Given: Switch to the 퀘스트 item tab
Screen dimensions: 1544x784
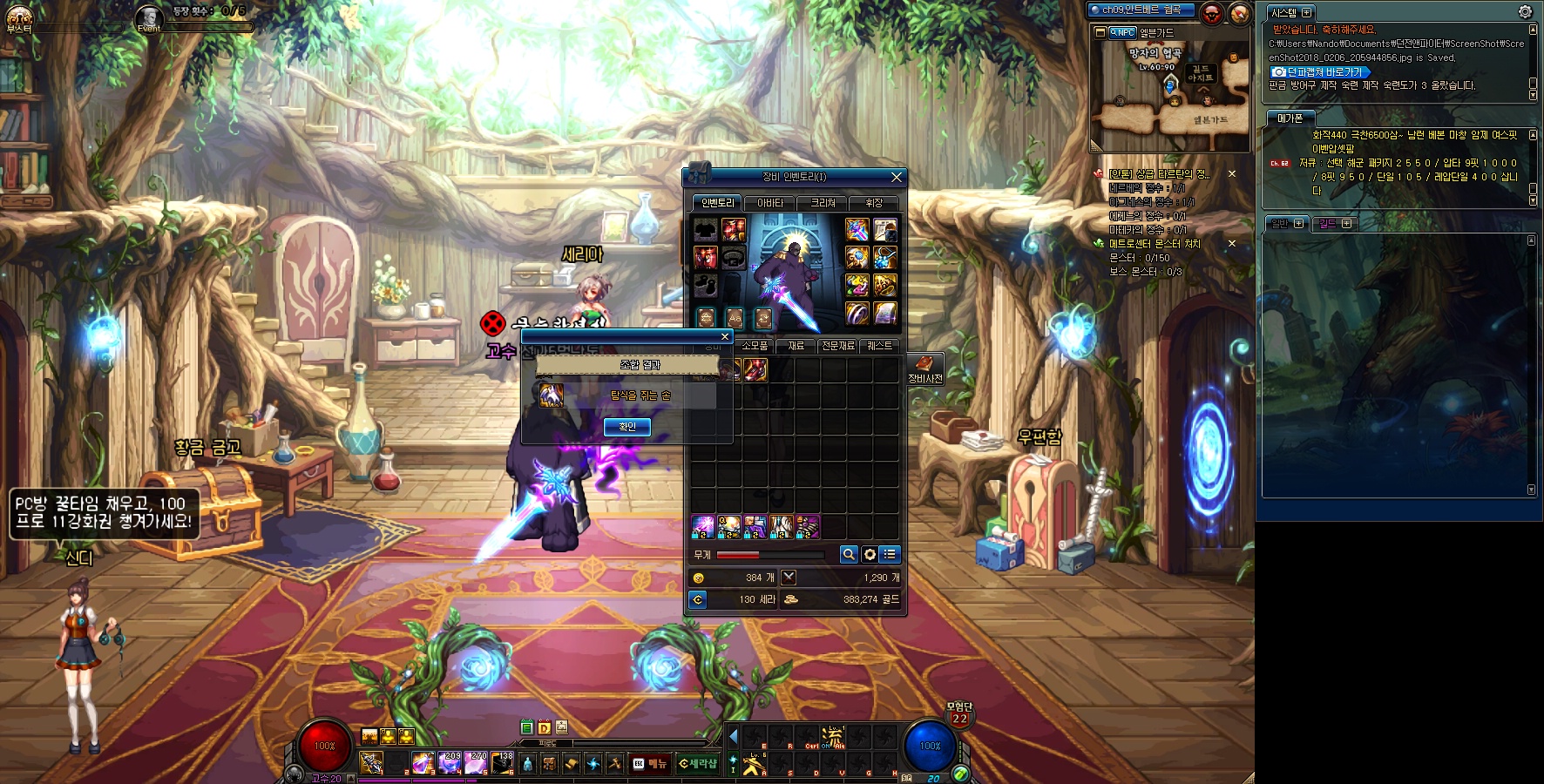Looking at the screenshot, I should pyautogui.click(x=879, y=346).
